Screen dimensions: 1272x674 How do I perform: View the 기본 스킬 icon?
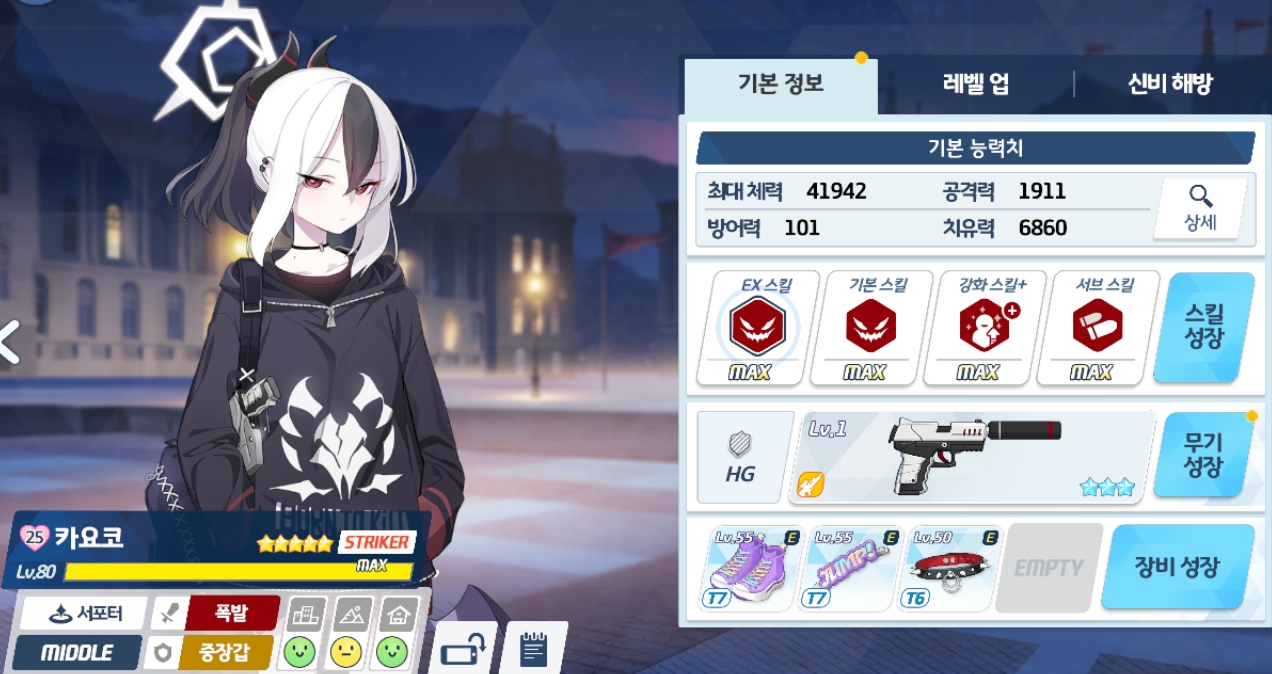(x=870, y=328)
